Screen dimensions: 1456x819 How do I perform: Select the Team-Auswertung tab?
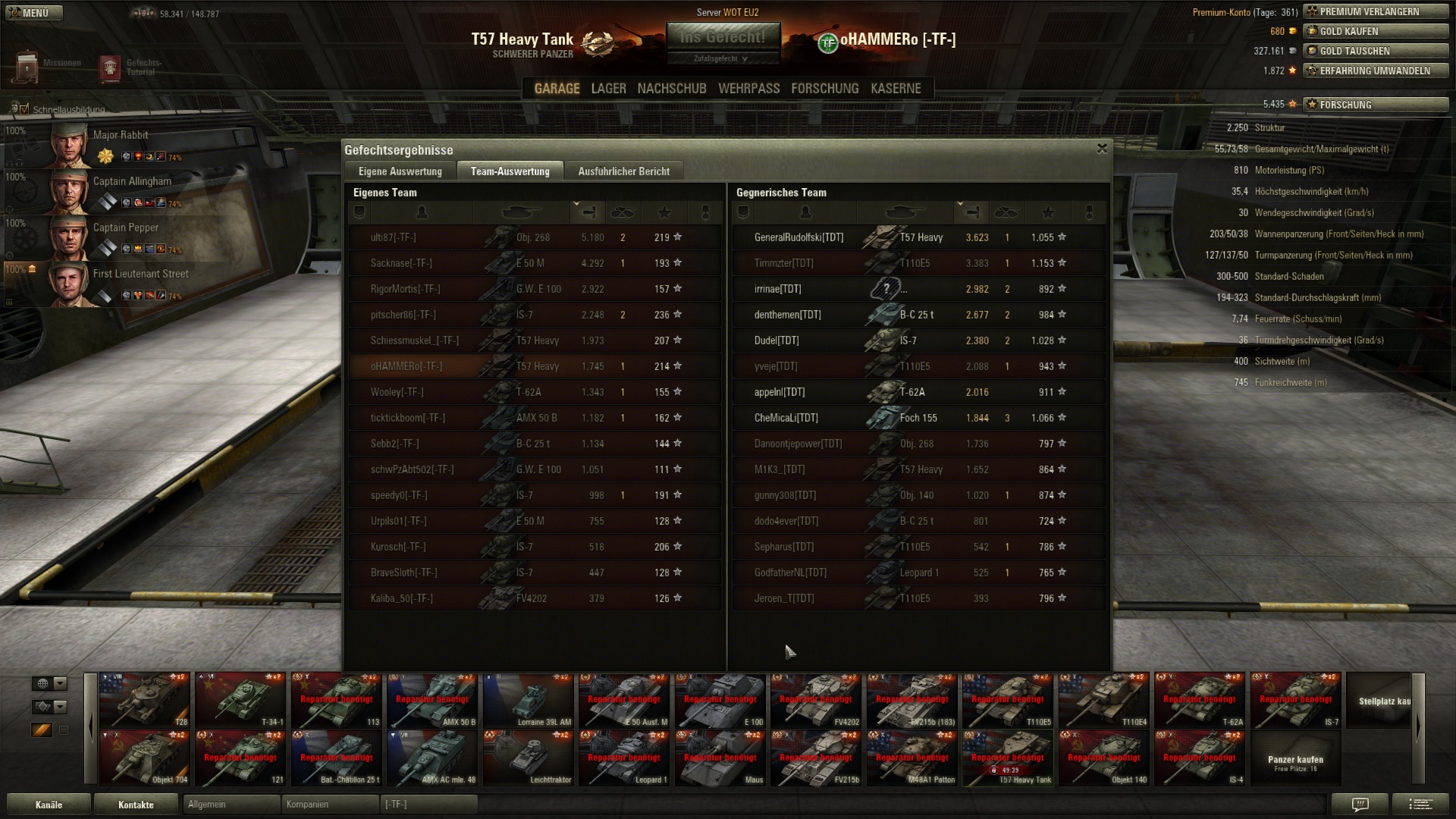(510, 171)
